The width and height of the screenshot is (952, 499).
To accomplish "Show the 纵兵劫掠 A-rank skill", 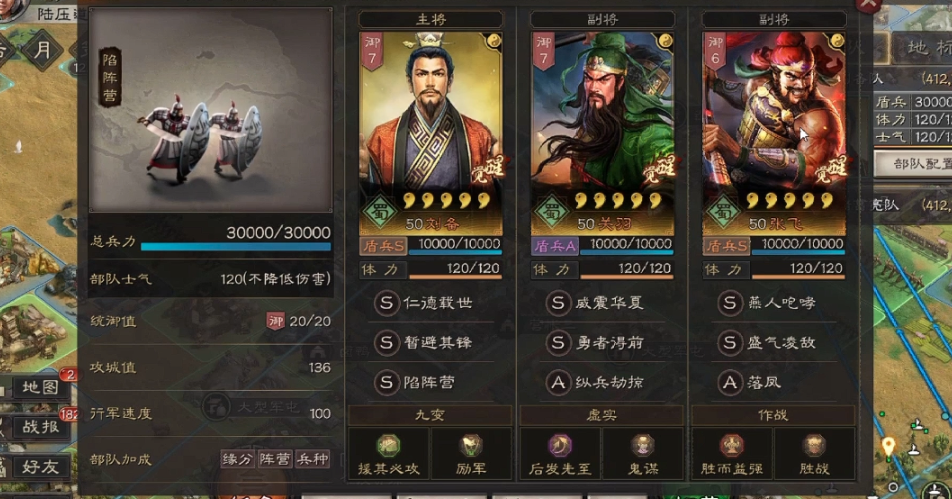I will [601, 381].
